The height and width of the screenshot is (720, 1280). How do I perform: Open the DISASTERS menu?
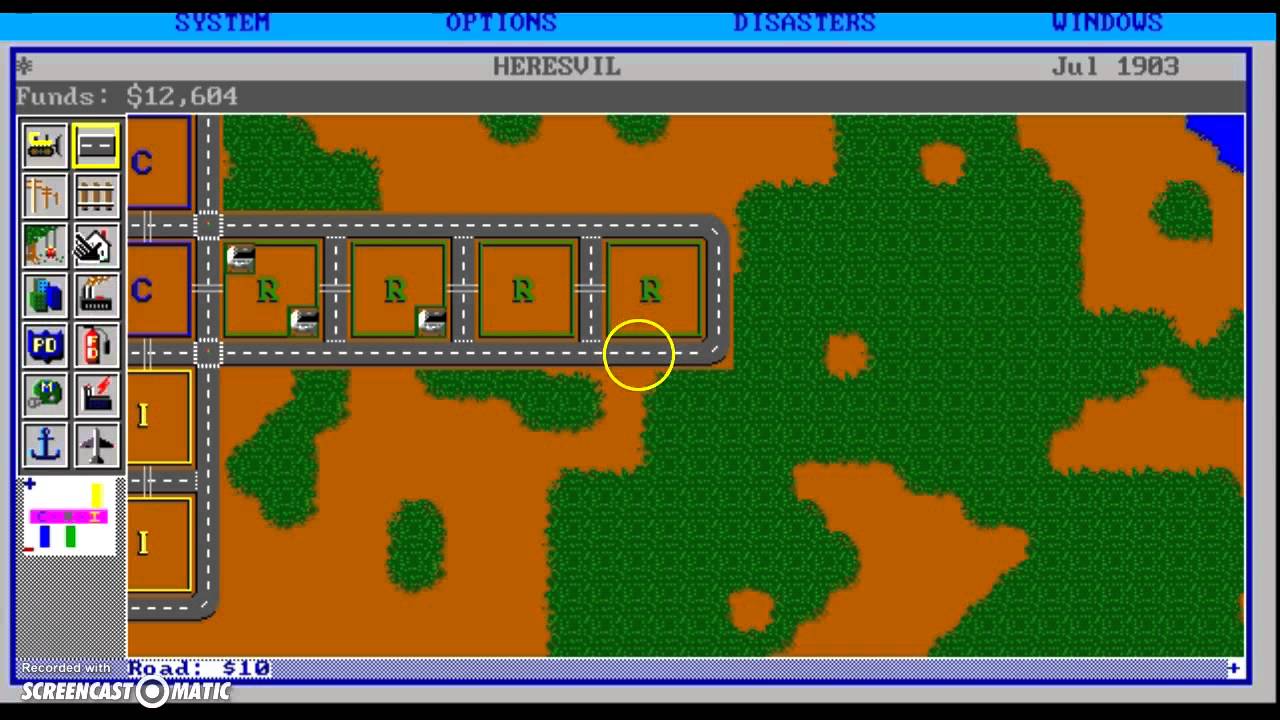804,22
